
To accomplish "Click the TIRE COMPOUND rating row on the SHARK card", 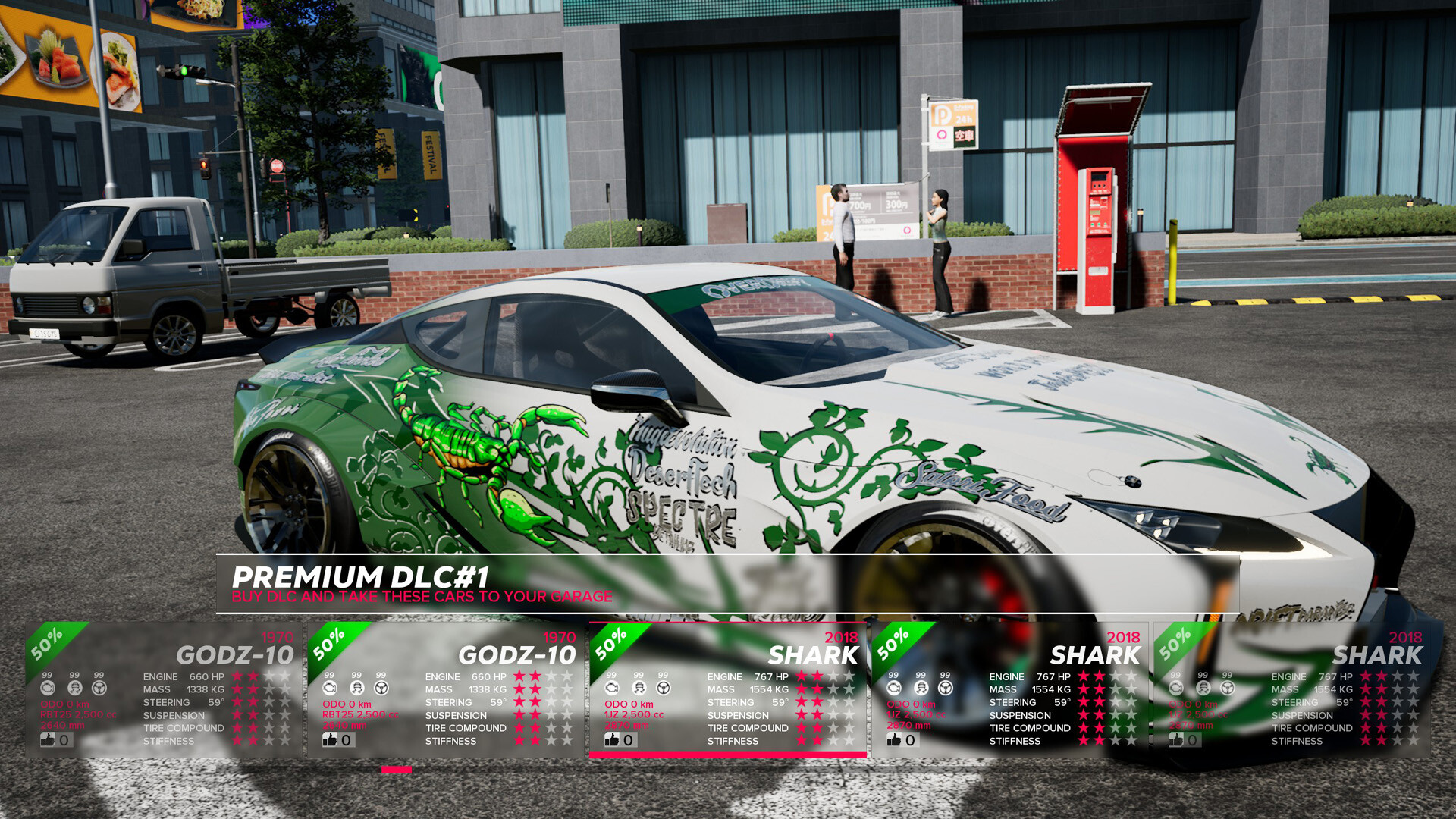I will click(x=747, y=728).
